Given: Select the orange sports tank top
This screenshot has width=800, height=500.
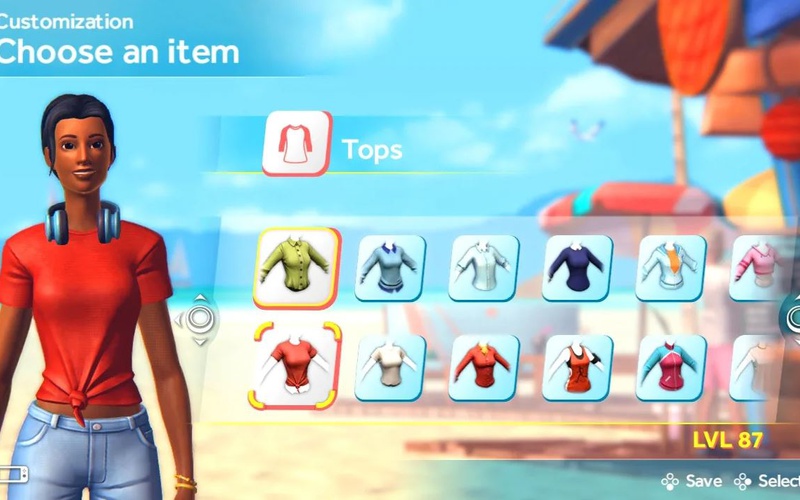Looking at the screenshot, I should [578, 367].
